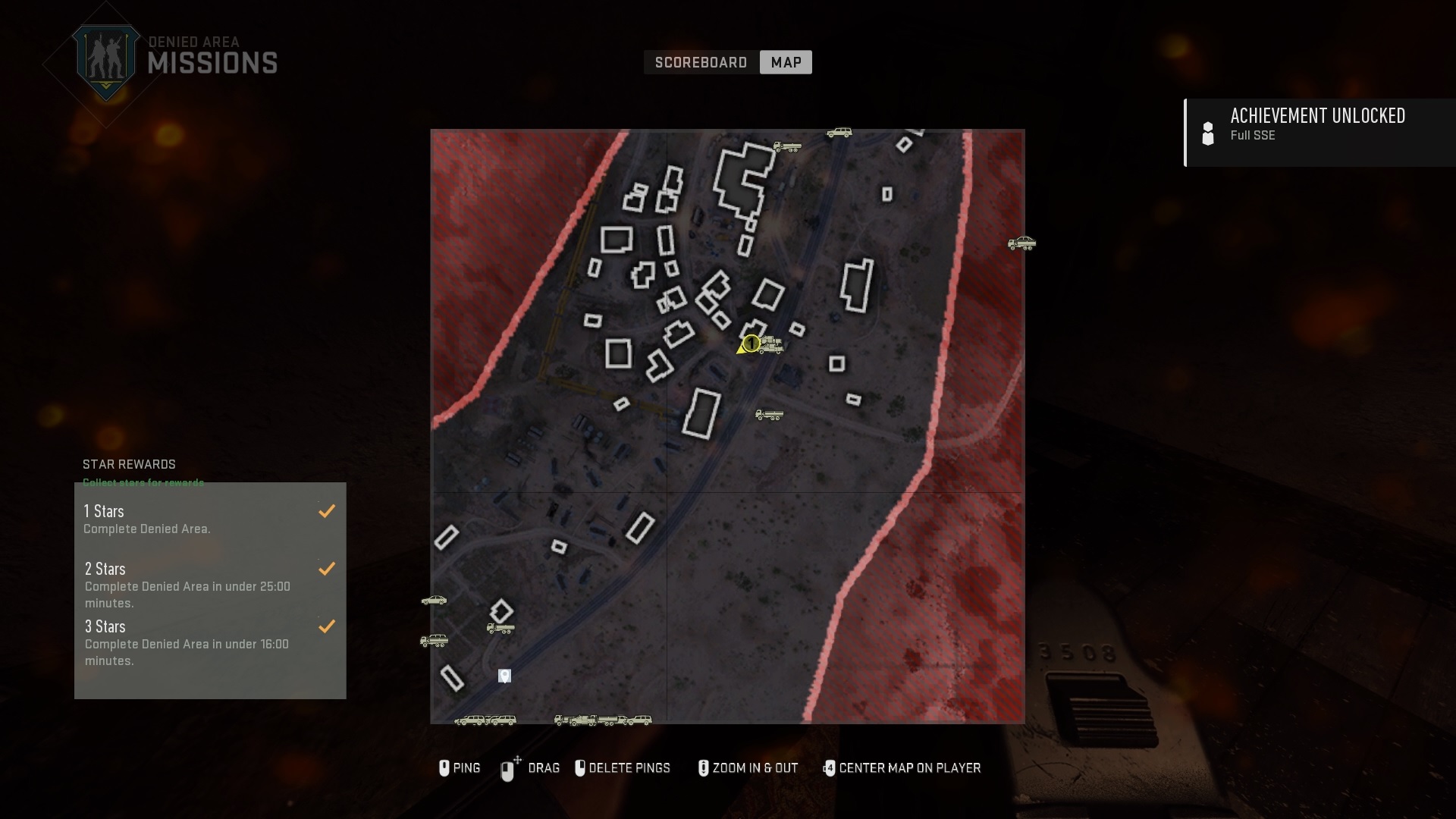Select the car icon at the map's right edge
Image resolution: width=1456 pixels, height=819 pixels.
tap(1021, 244)
